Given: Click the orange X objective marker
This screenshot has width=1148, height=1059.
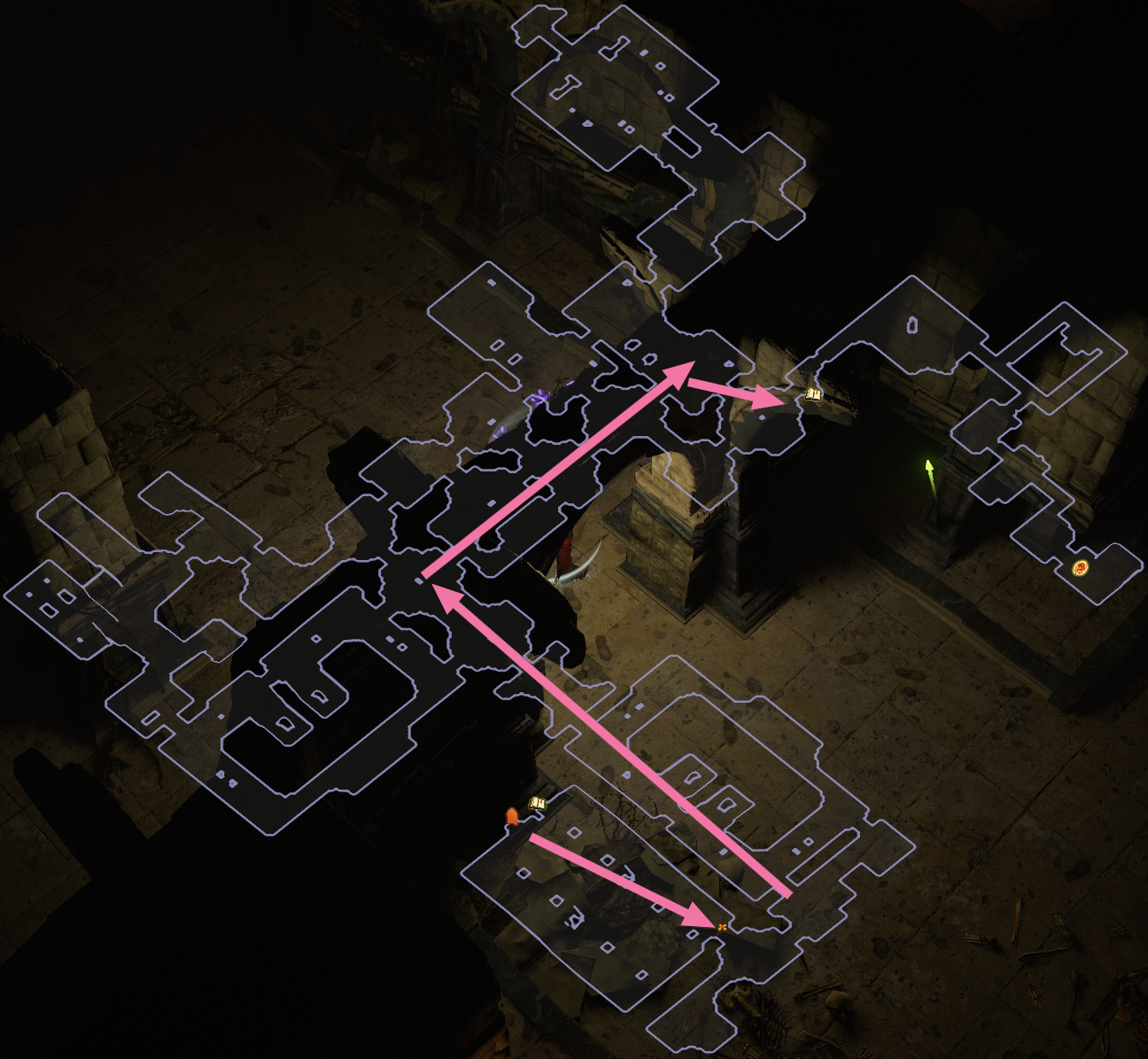Looking at the screenshot, I should [722, 927].
